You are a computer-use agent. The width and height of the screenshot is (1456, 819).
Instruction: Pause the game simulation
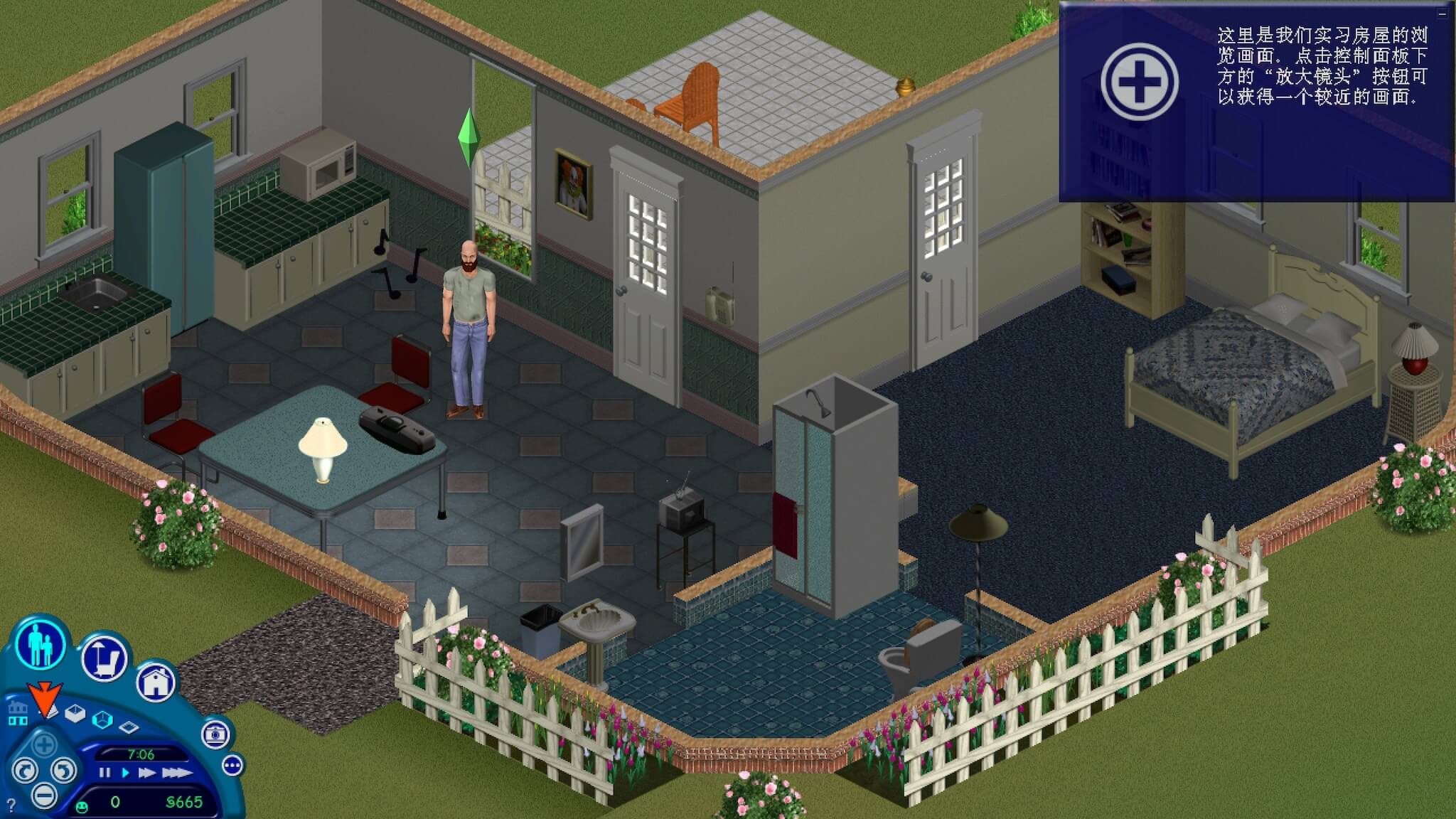coord(105,772)
